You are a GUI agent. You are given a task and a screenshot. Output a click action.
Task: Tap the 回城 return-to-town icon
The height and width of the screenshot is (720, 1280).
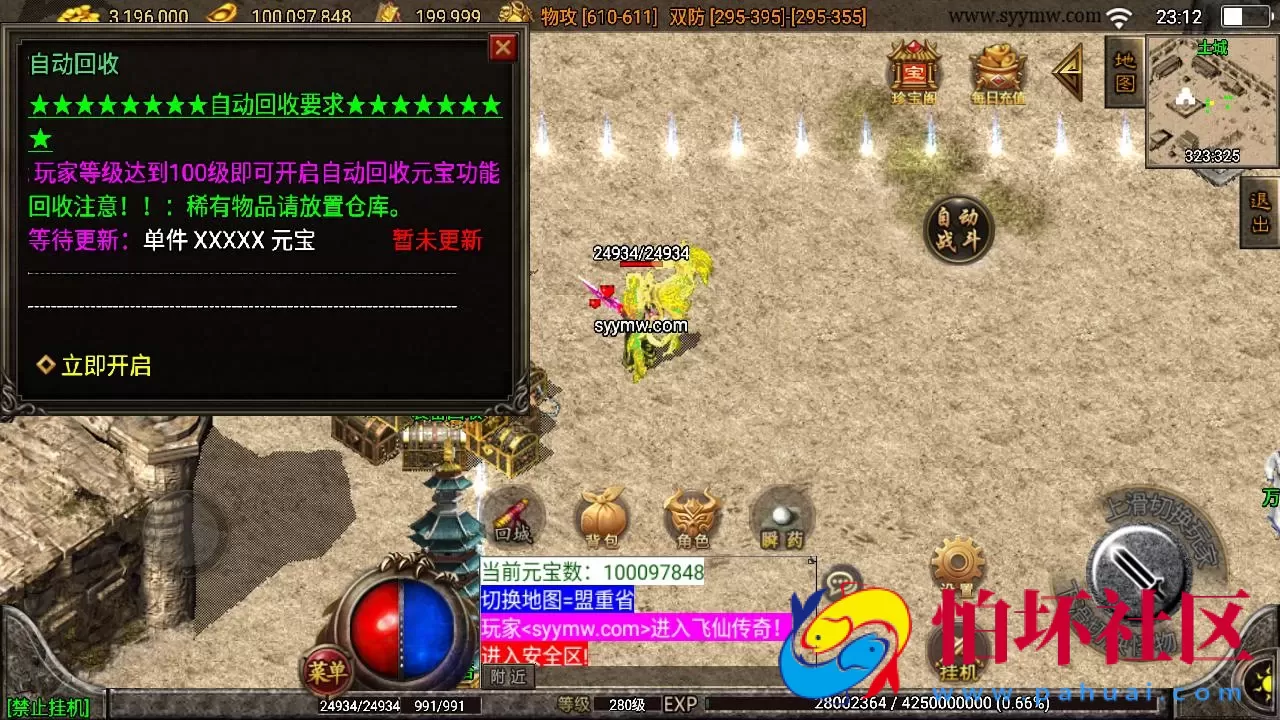point(513,513)
